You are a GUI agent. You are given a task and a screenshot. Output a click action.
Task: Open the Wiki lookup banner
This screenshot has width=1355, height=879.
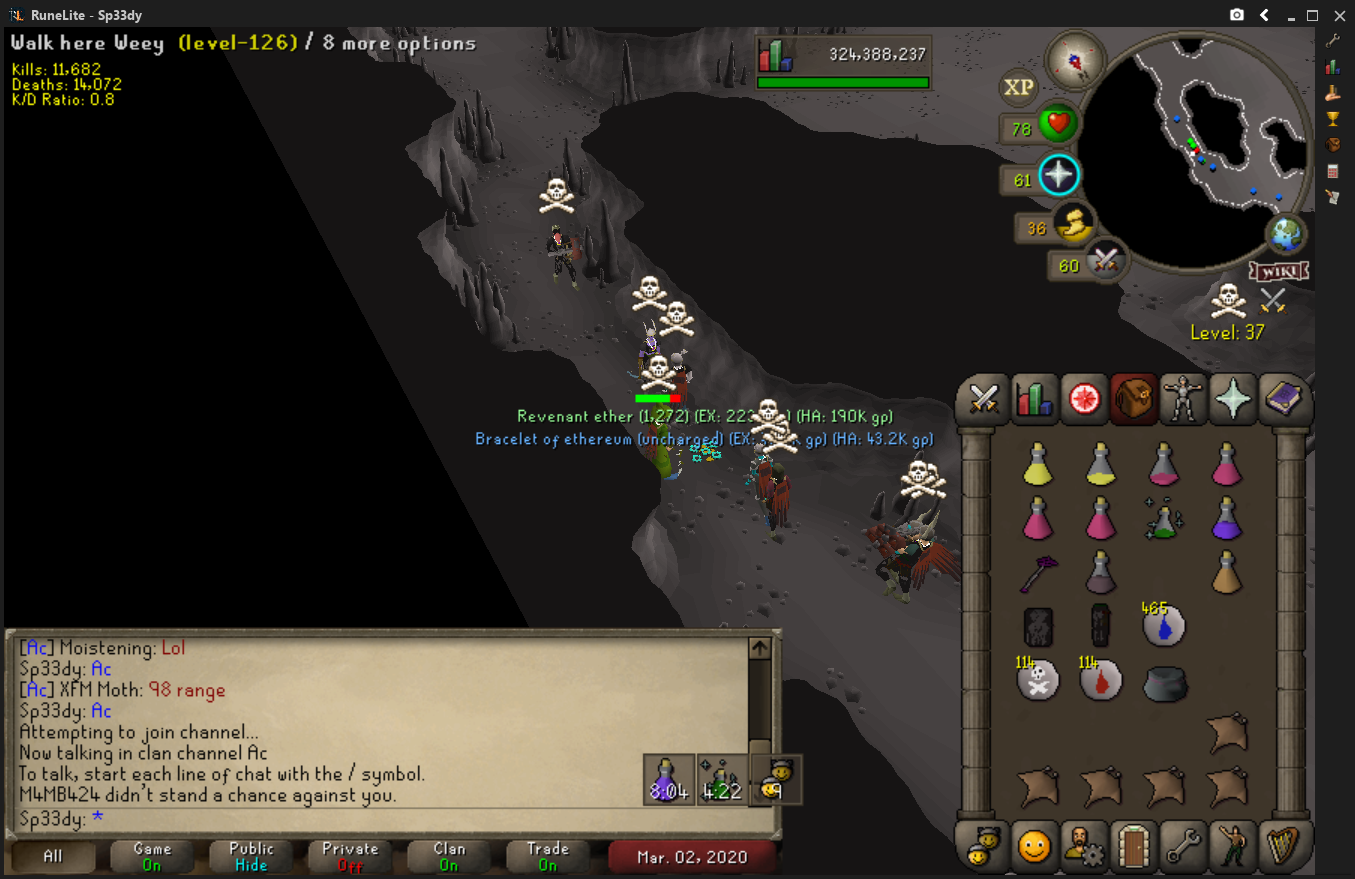pyautogui.click(x=1278, y=271)
